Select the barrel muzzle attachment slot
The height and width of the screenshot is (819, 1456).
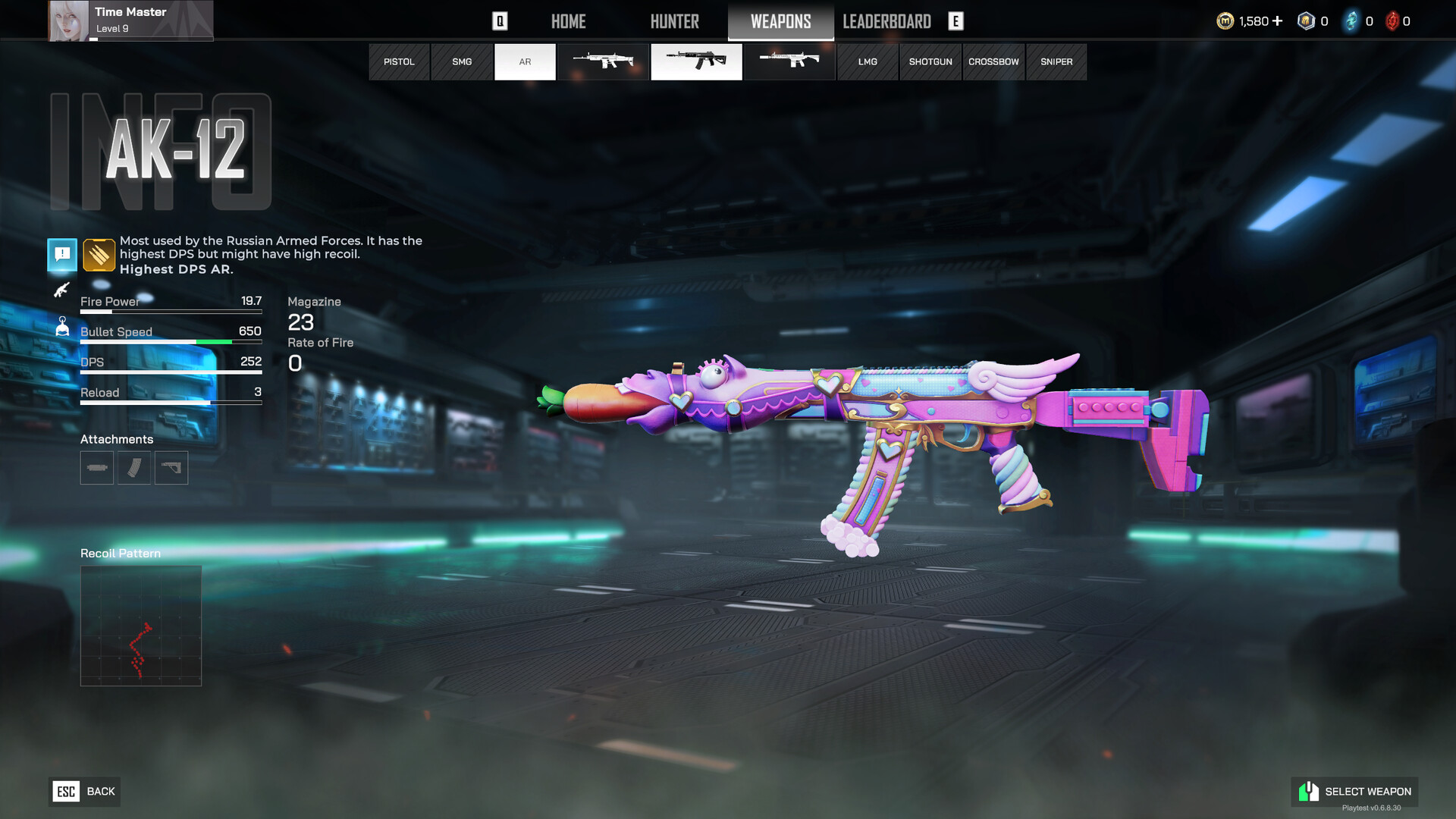click(97, 468)
